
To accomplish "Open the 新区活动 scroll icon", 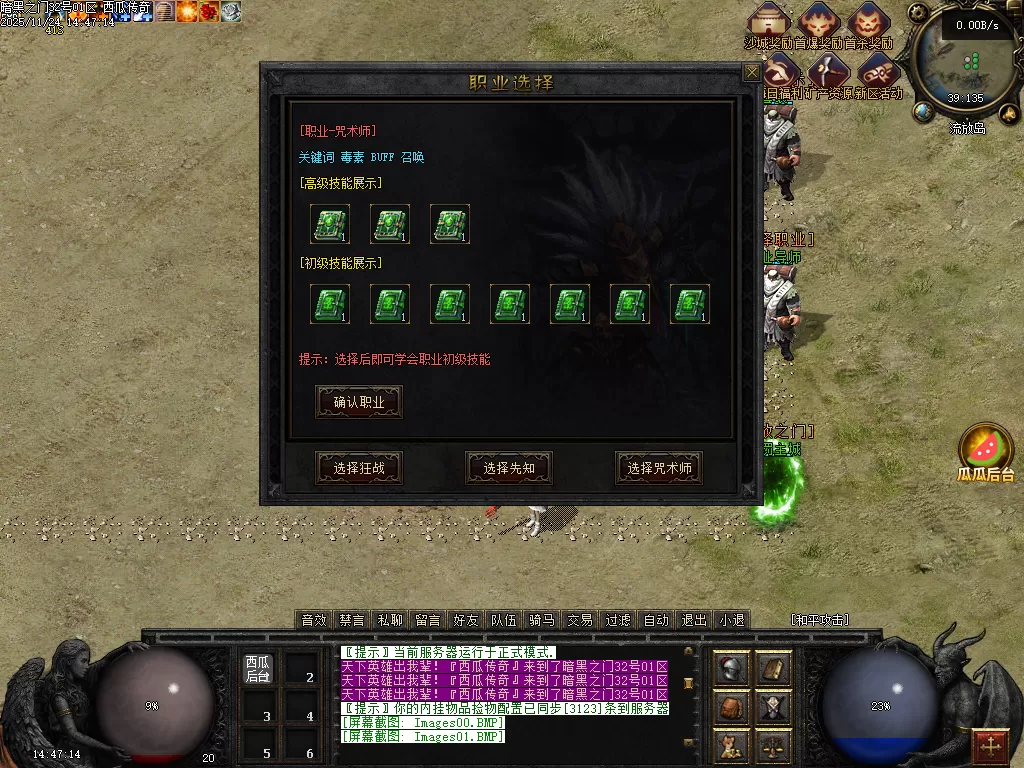I will 877,71.
